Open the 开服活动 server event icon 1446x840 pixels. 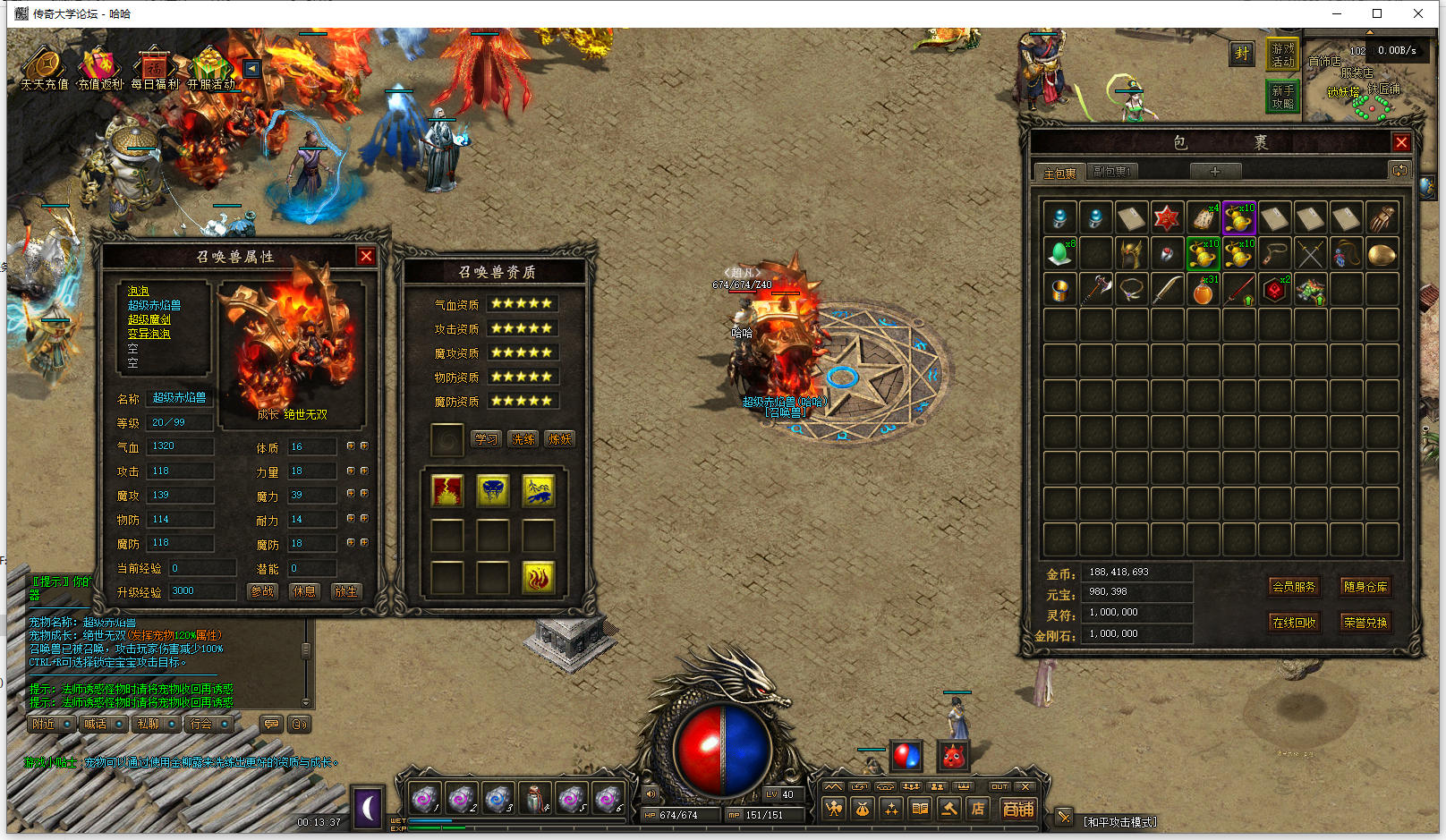point(211,68)
